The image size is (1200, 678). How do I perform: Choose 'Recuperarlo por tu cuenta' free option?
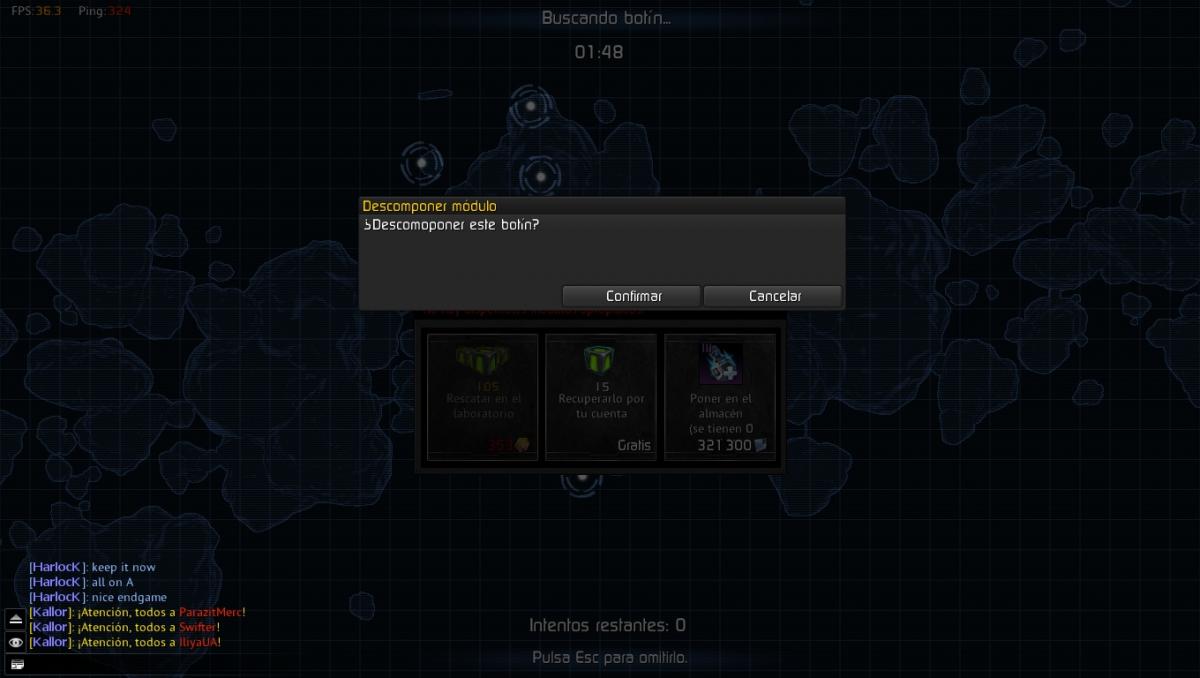(601, 397)
